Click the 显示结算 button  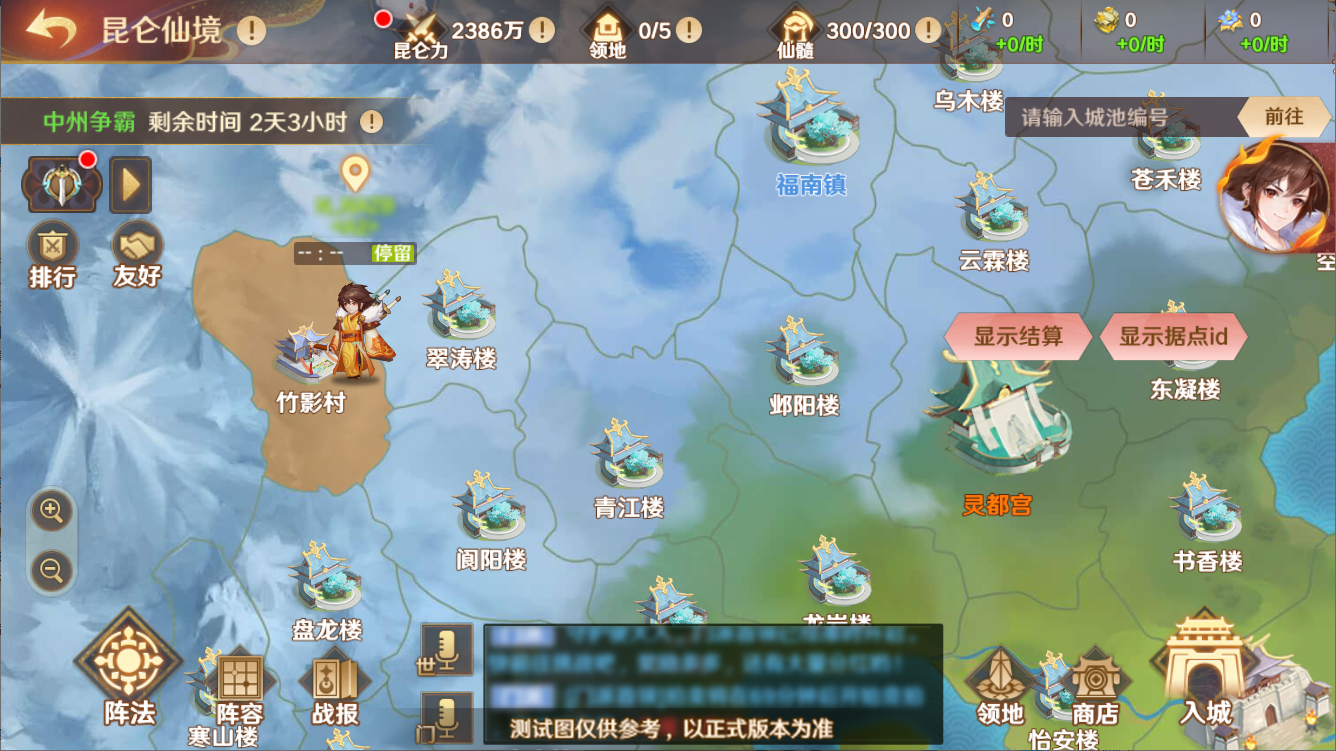click(x=1018, y=336)
